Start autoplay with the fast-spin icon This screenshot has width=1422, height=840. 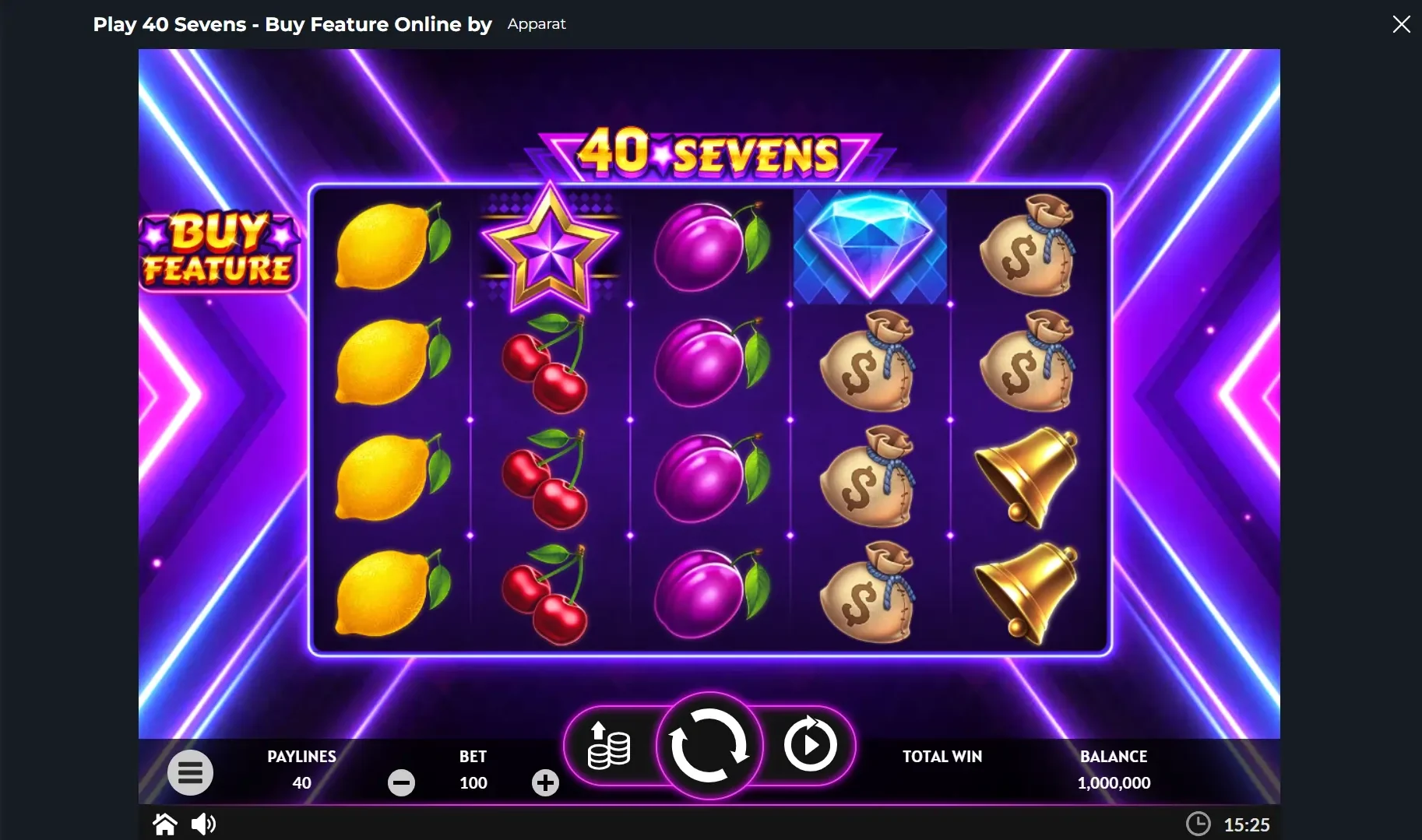(x=811, y=746)
